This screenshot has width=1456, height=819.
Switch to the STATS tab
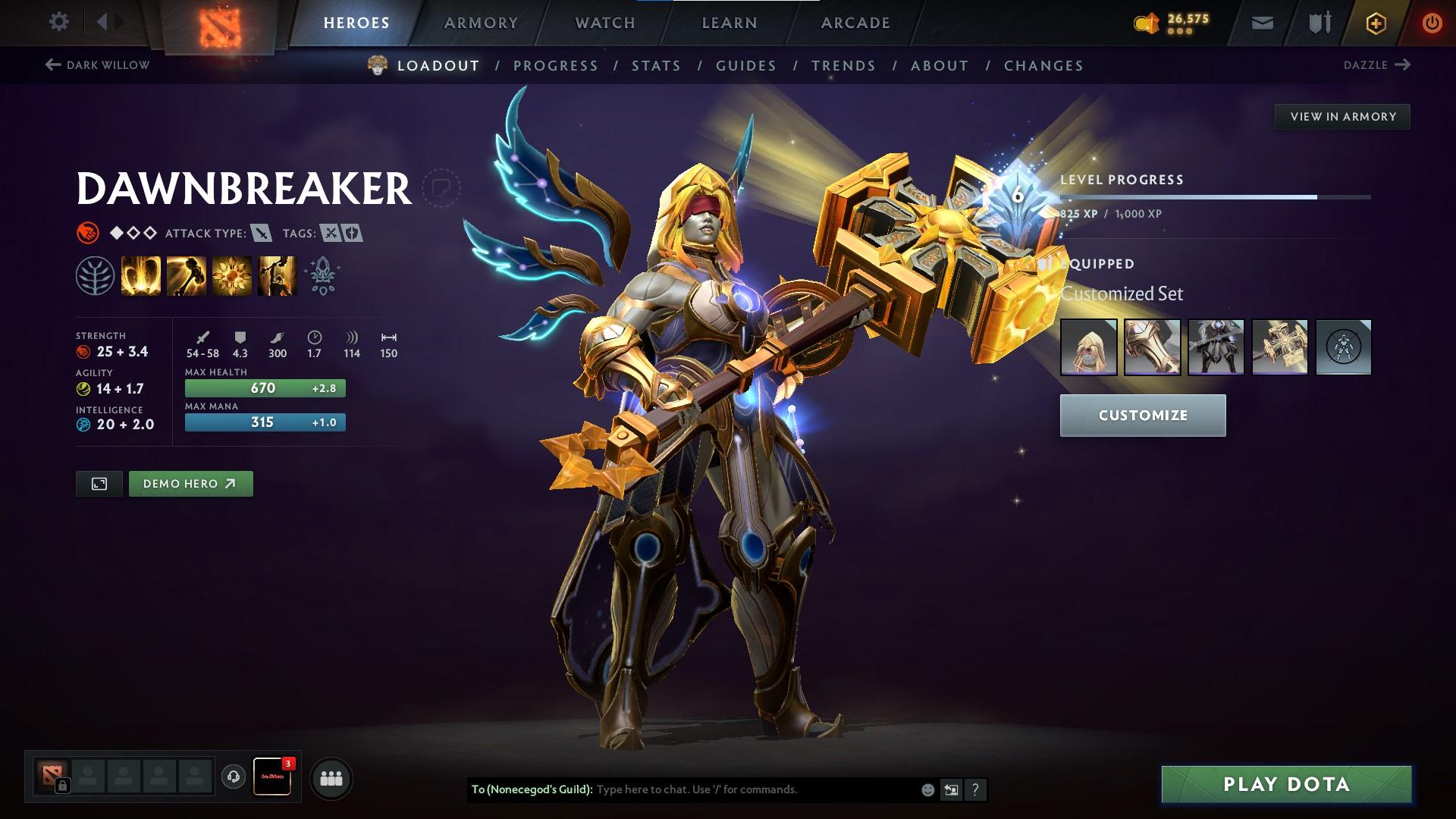point(657,66)
